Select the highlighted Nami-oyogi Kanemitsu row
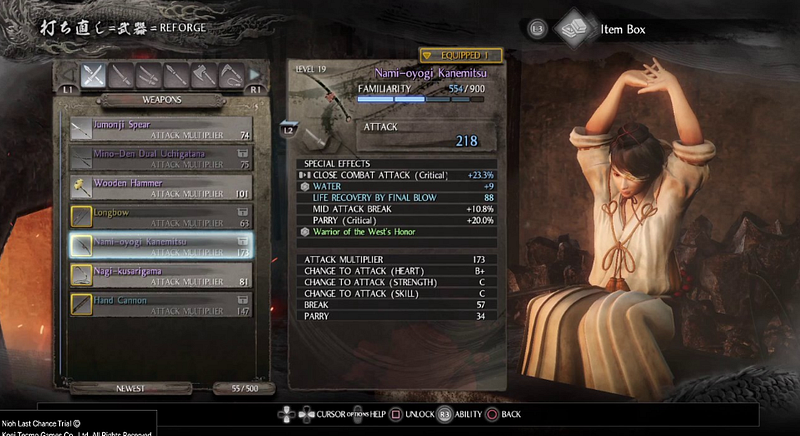 tap(160, 245)
